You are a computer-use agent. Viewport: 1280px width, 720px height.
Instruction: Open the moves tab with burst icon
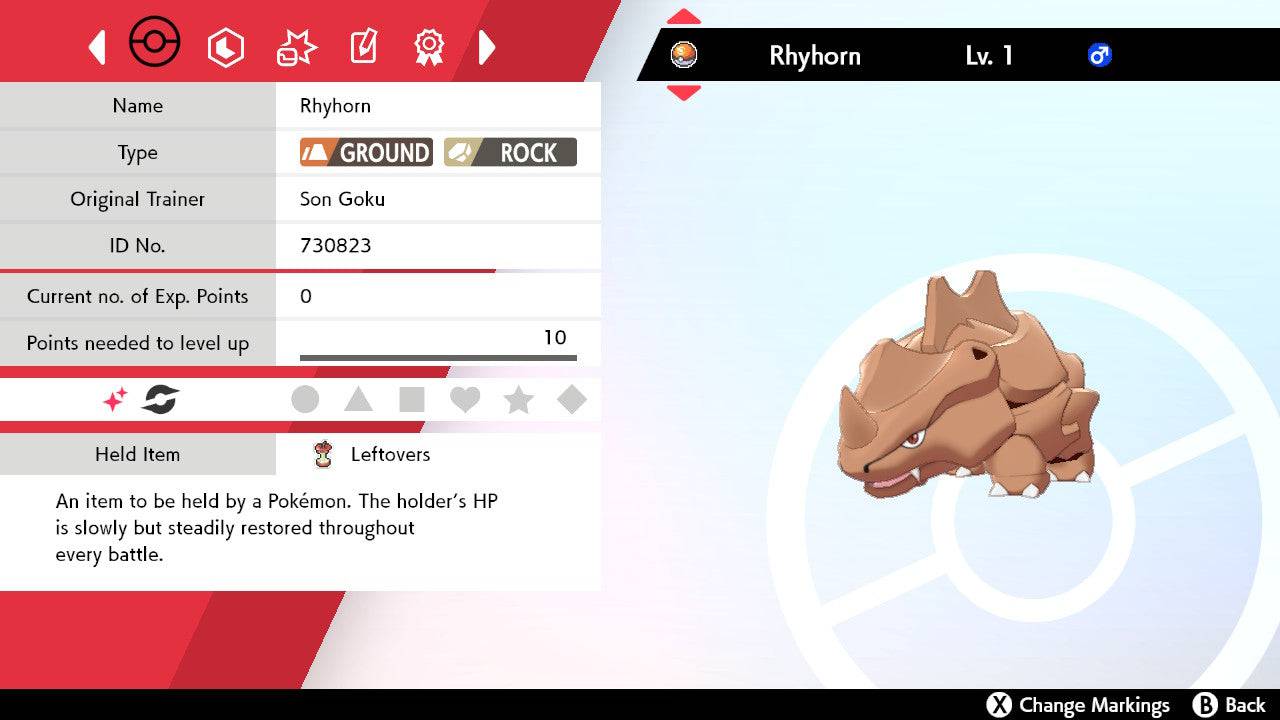[x=296, y=47]
